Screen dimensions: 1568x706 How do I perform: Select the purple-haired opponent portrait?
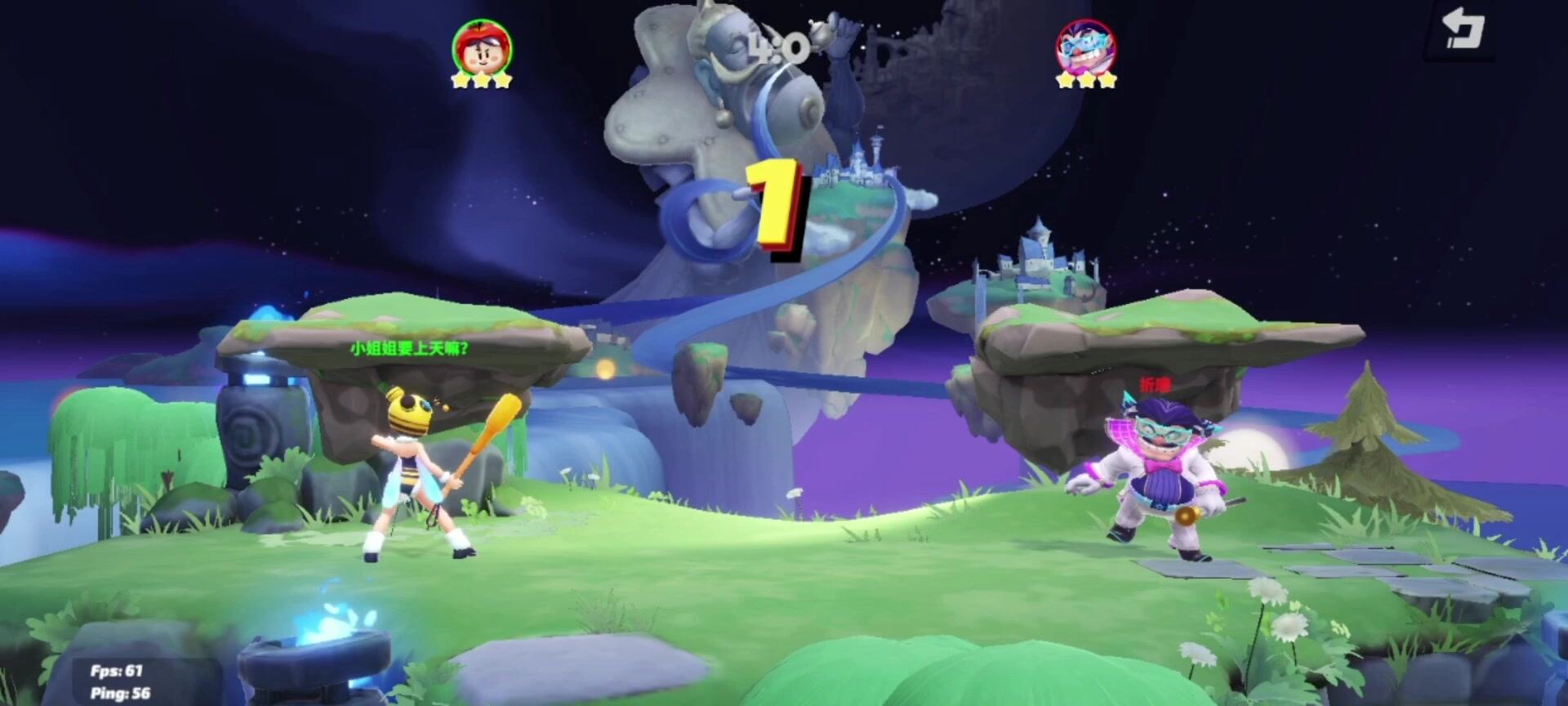[x=1085, y=47]
